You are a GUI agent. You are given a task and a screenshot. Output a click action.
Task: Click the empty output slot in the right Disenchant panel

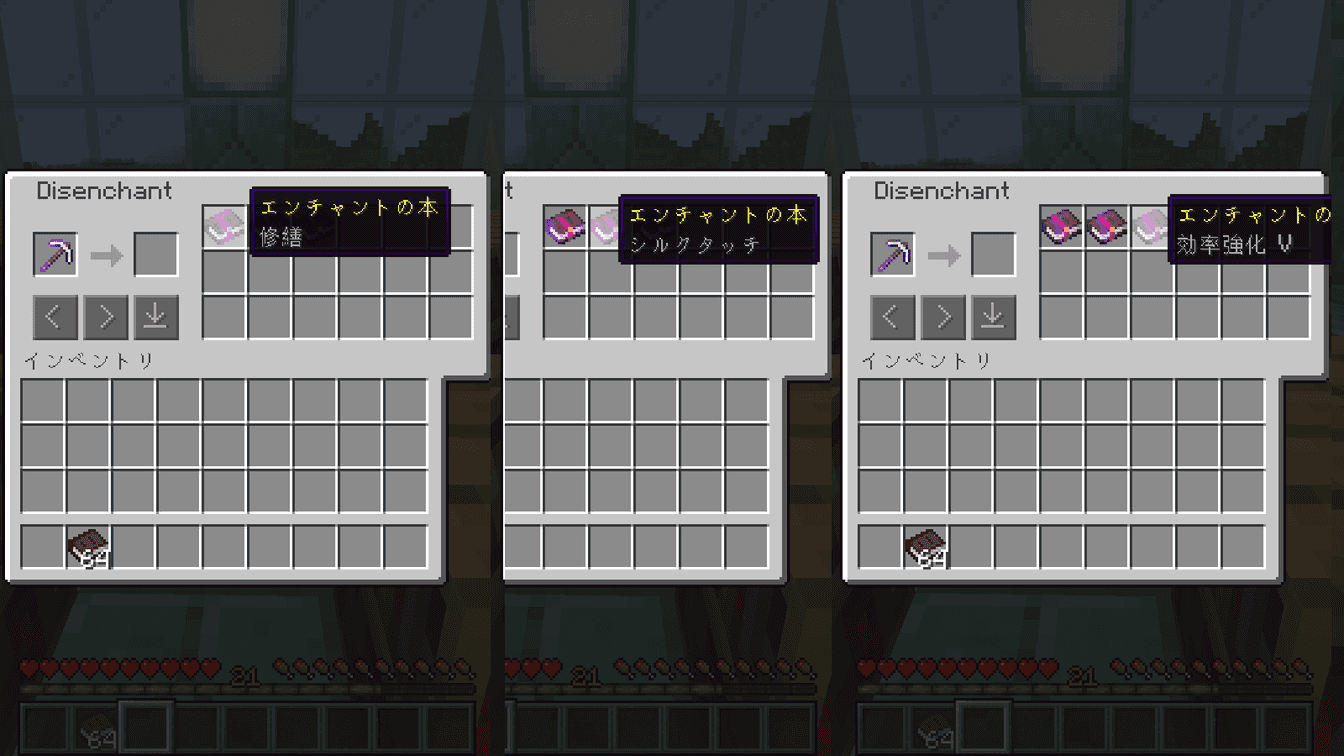[x=993, y=252]
